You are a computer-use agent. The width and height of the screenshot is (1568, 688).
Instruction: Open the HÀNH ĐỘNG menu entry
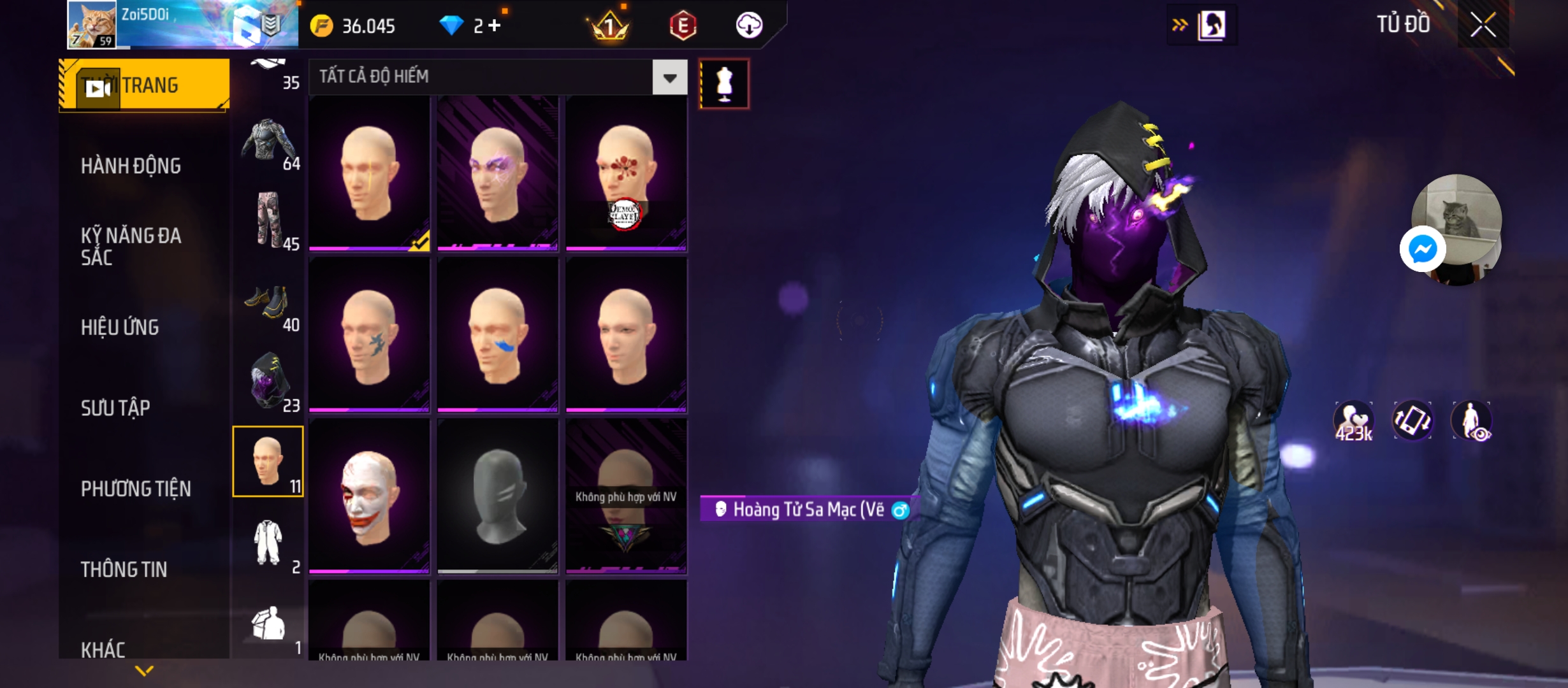[131, 166]
